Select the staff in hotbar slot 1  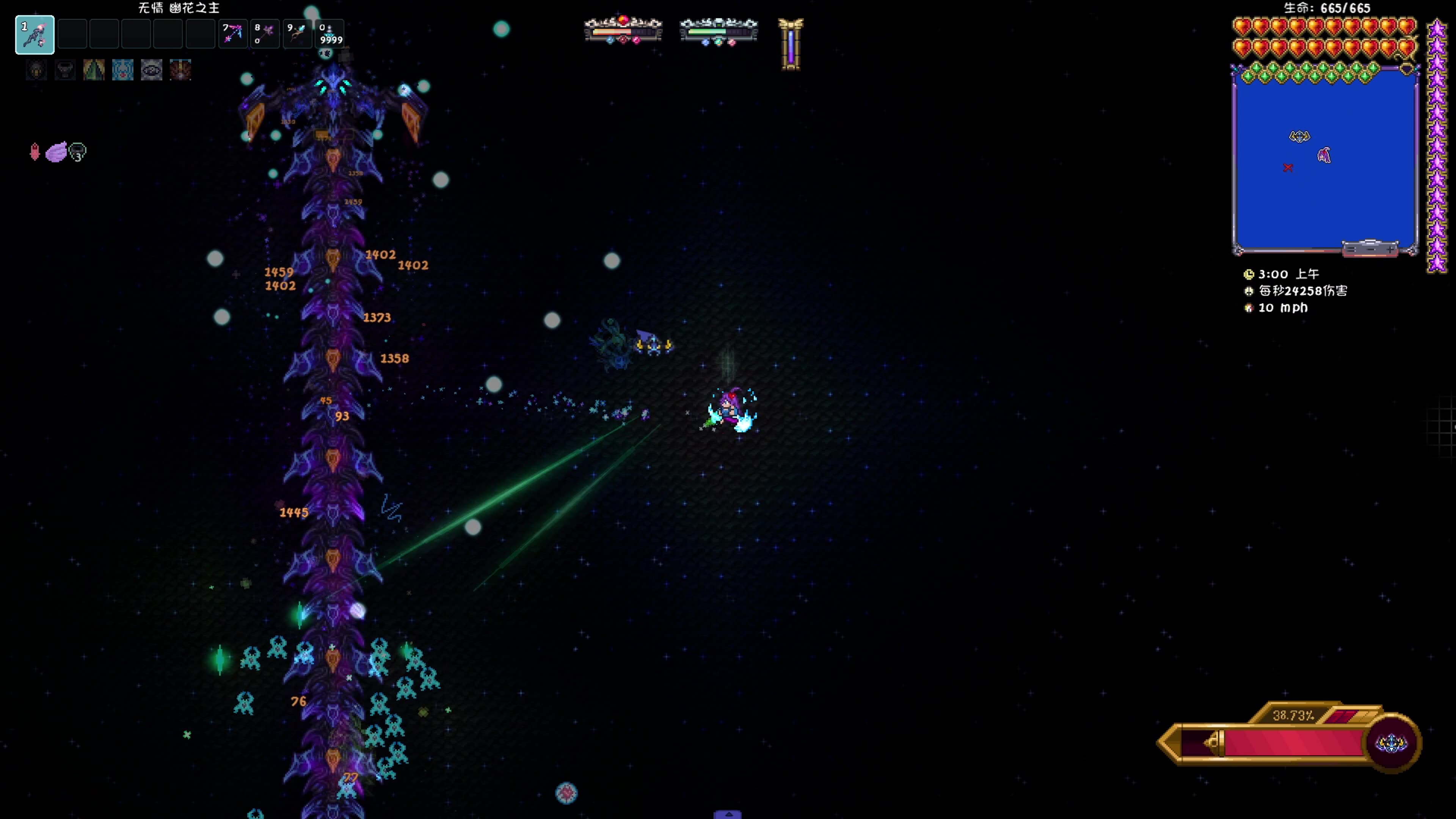point(35,35)
